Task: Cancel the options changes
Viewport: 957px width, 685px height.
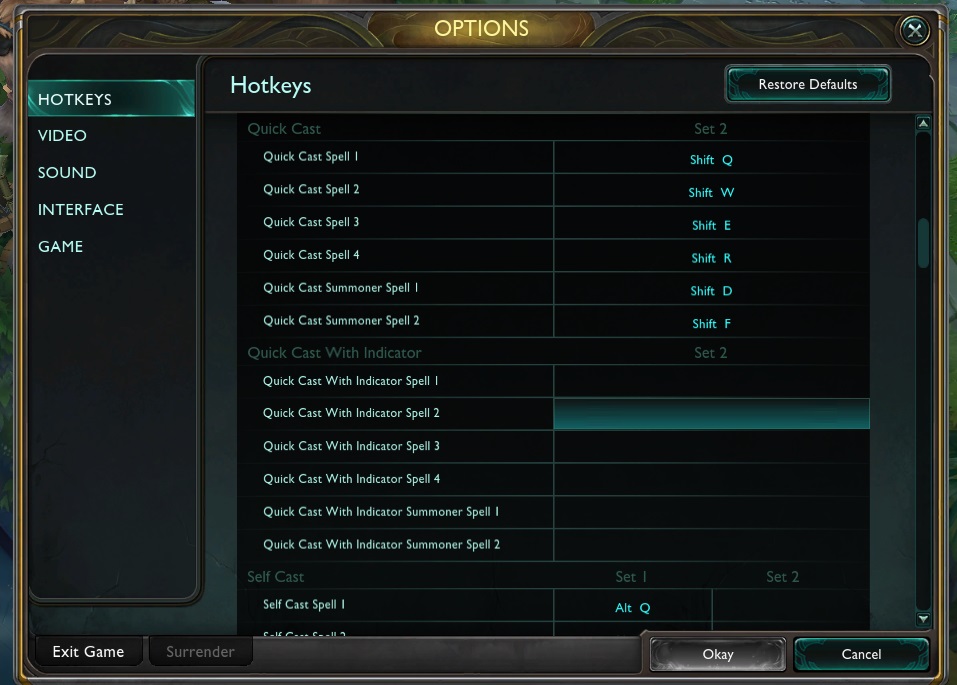Action: [x=861, y=655]
